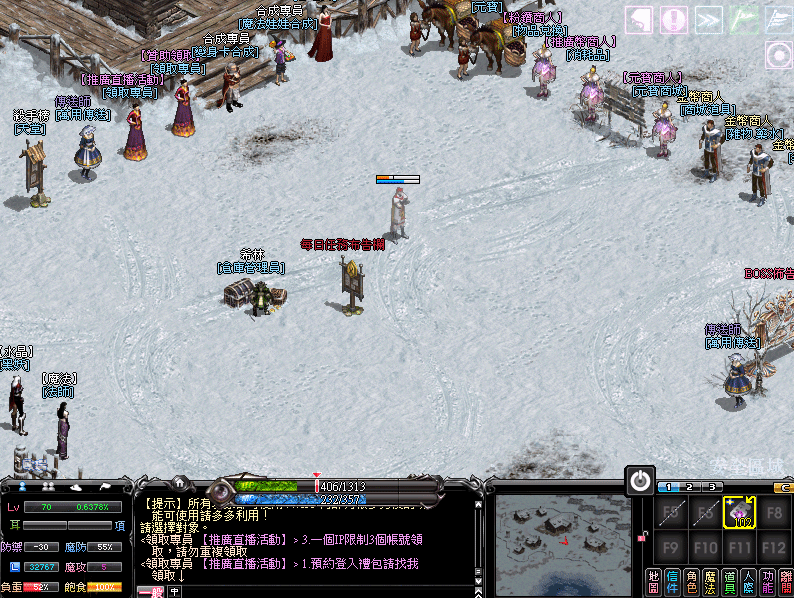The width and height of the screenshot is (794, 598).
Task: Open the 功能 functions menu
Action: (767, 581)
